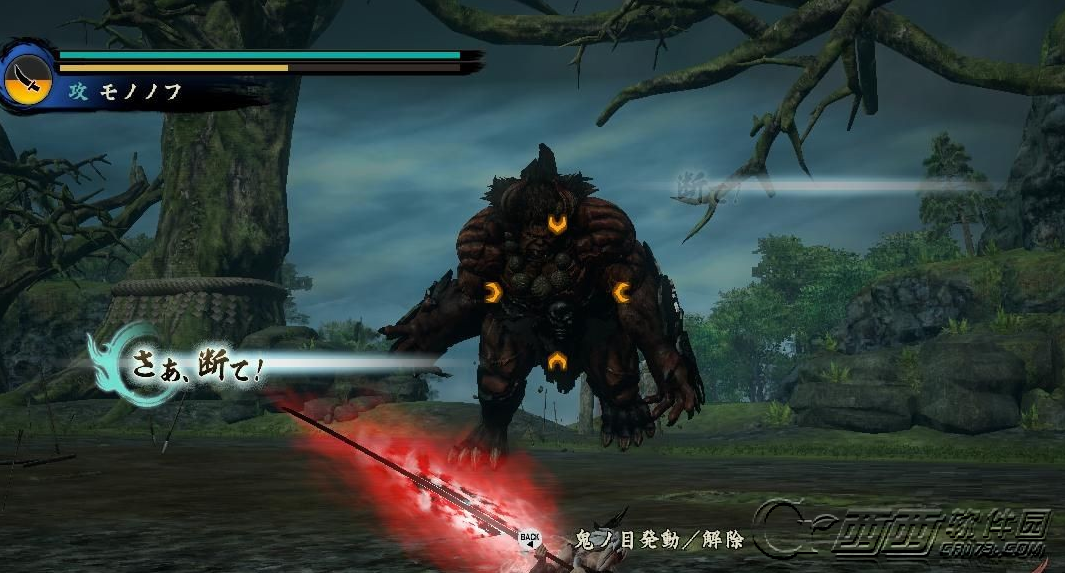The width and height of the screenshot is (1065, 573).
Task: Target the orange marker on the oni's head
Action: [x=557, y=225]
